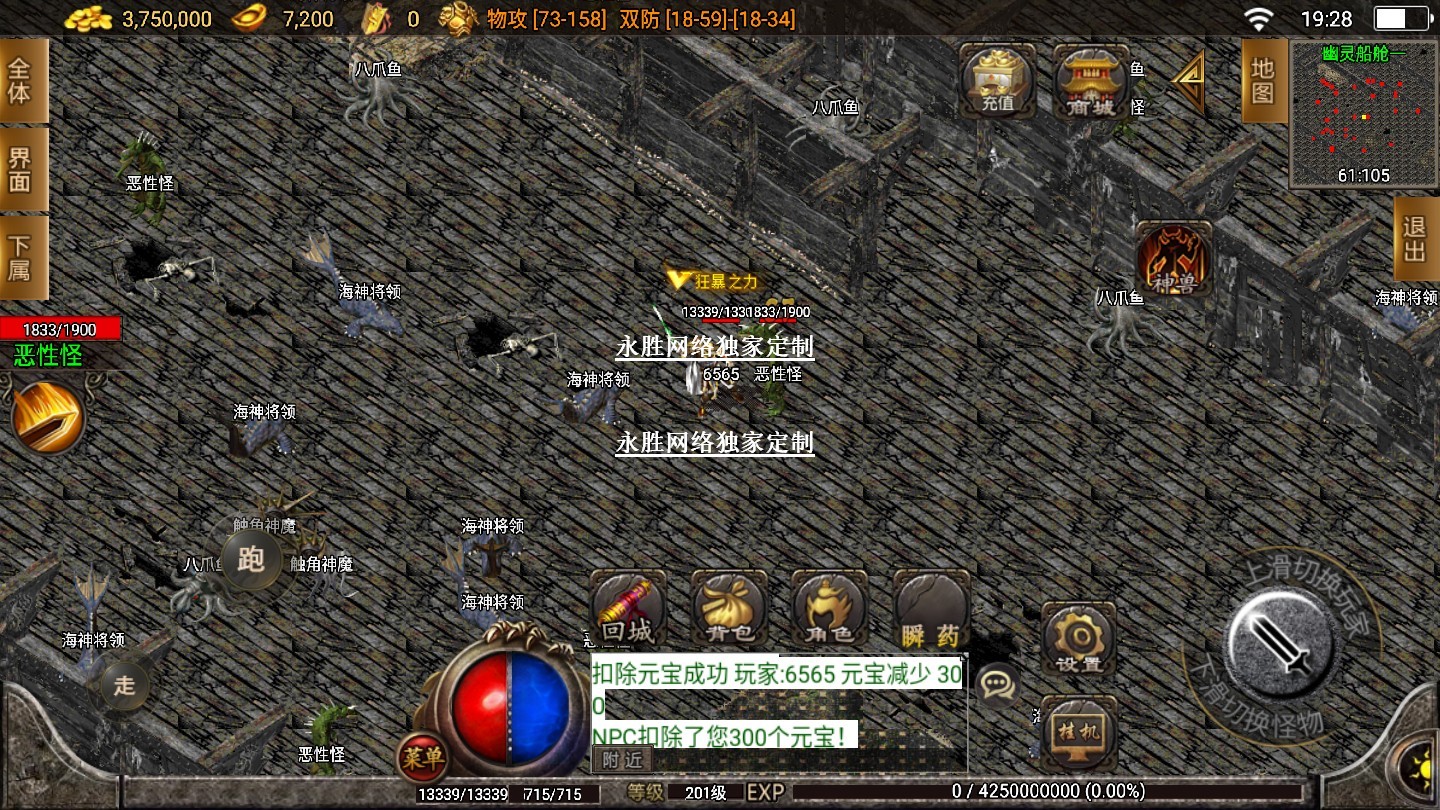Collapse the top icon row arrow

click(x=1187, y=82)
